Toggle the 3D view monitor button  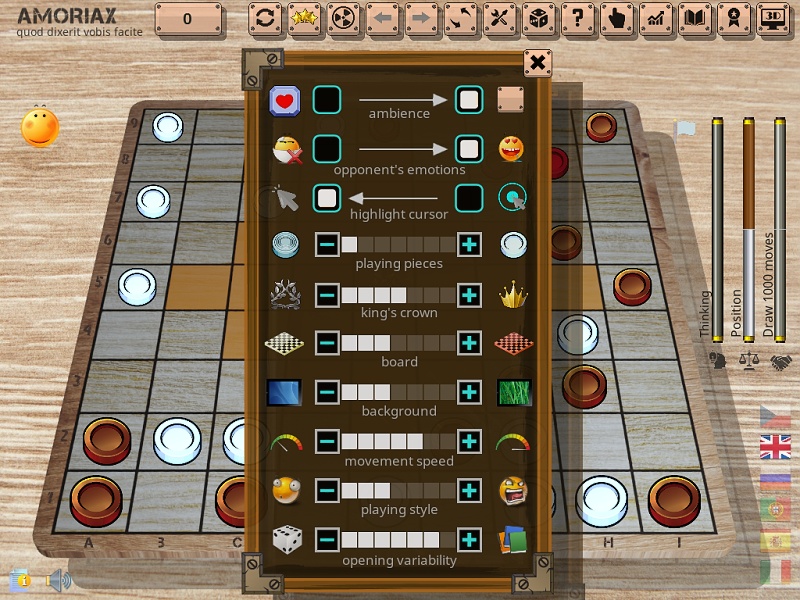pos(771,18)
